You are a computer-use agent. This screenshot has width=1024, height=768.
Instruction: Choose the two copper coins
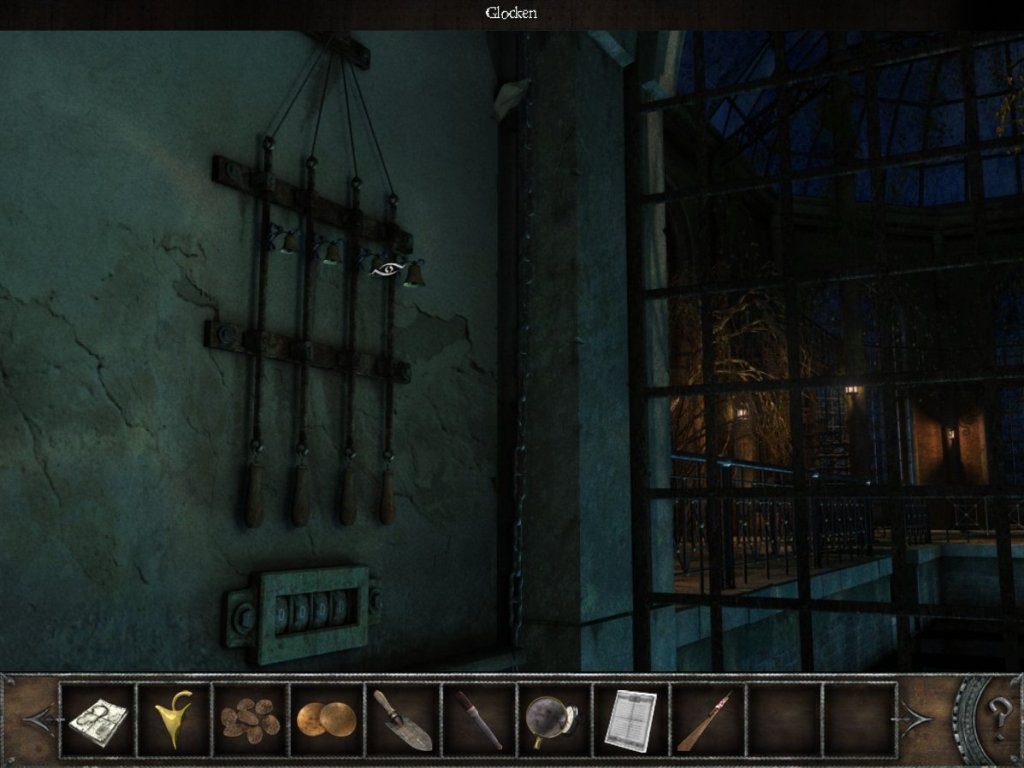coord(326,719)
